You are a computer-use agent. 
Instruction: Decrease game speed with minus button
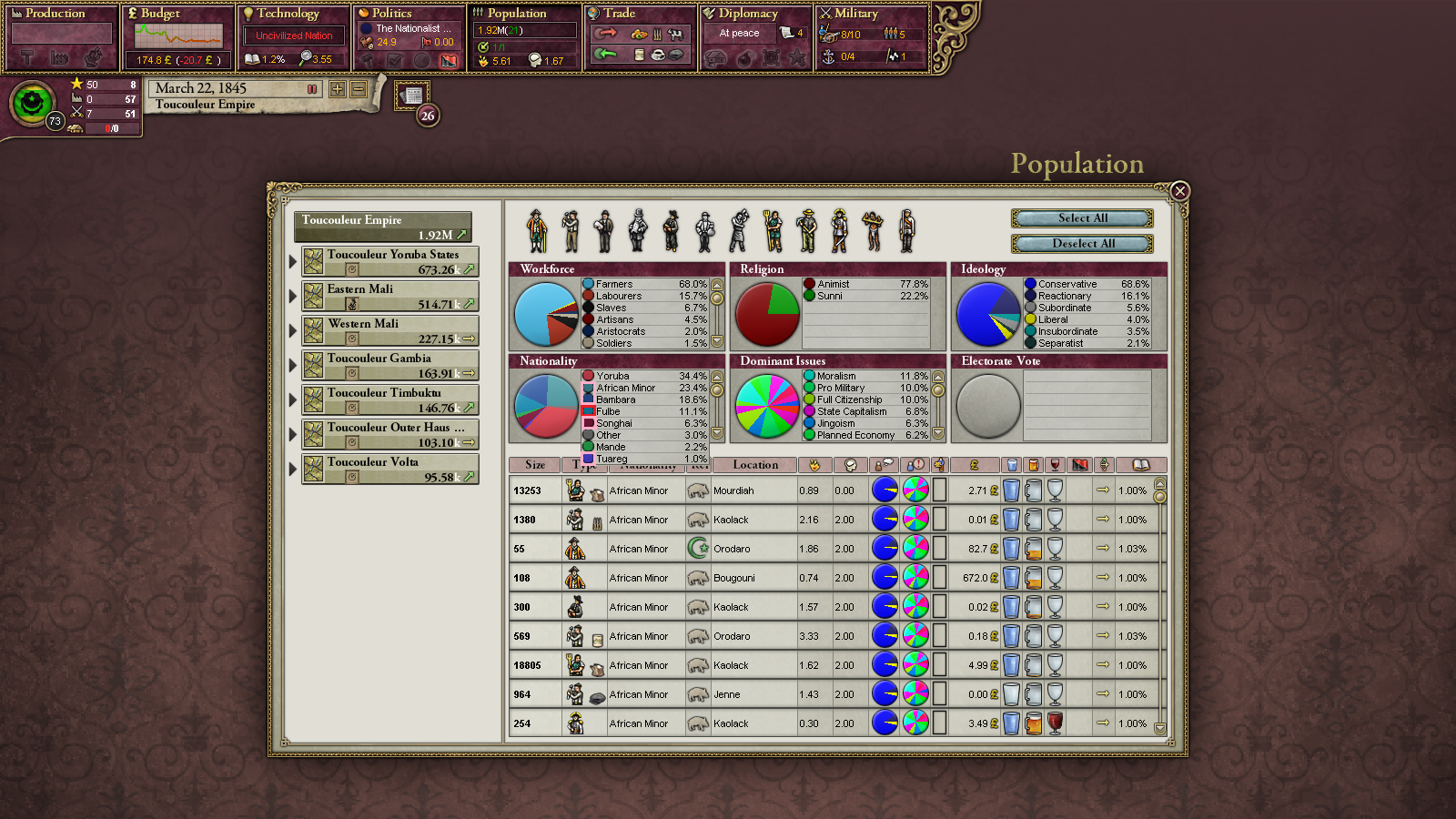359,89
